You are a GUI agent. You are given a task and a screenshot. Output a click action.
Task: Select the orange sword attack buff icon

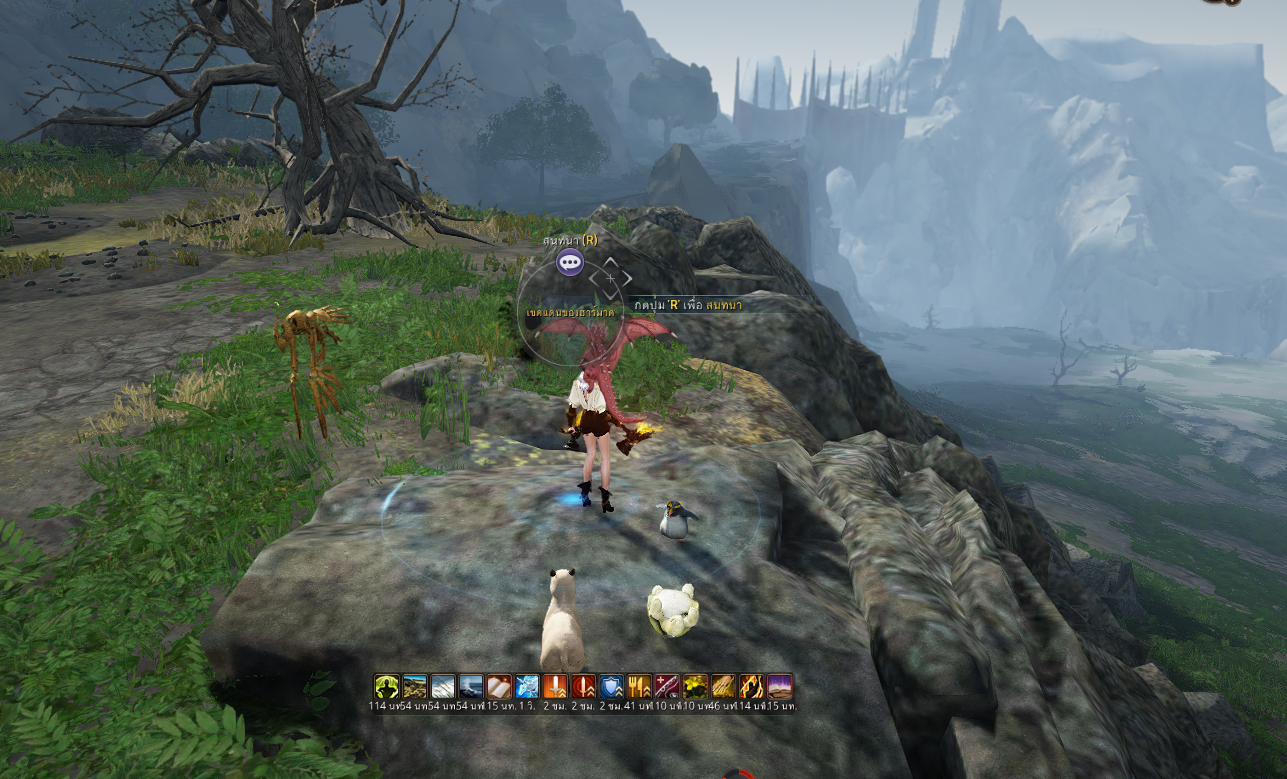point(554,686)
